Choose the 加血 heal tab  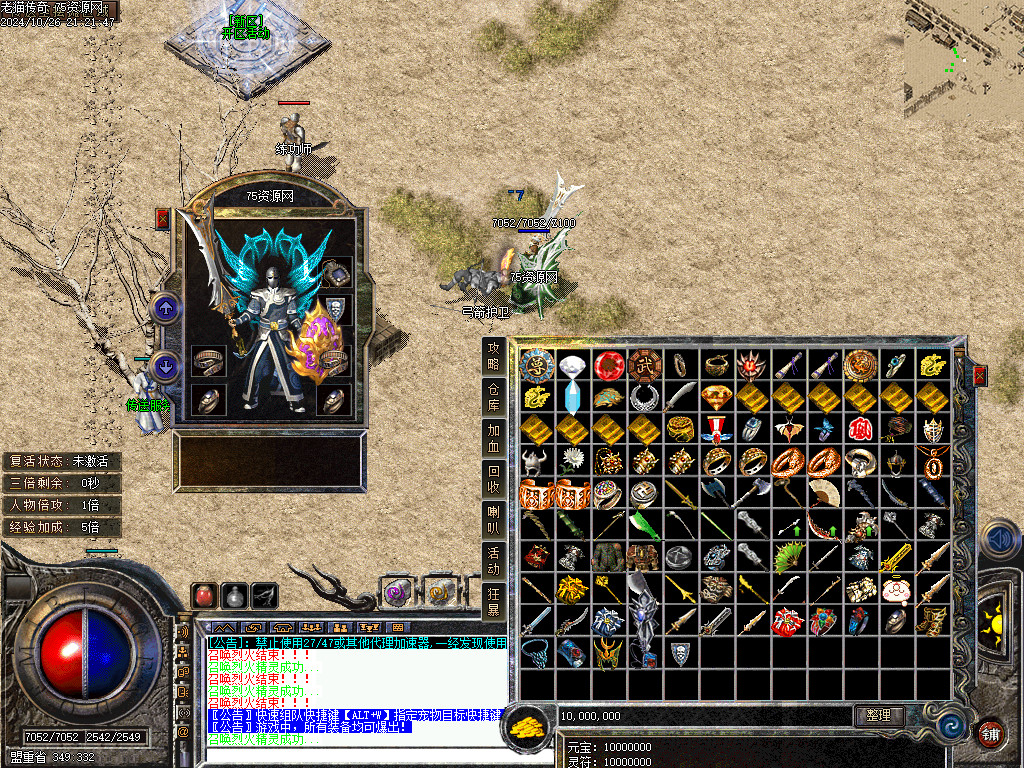tap(493, 438)
